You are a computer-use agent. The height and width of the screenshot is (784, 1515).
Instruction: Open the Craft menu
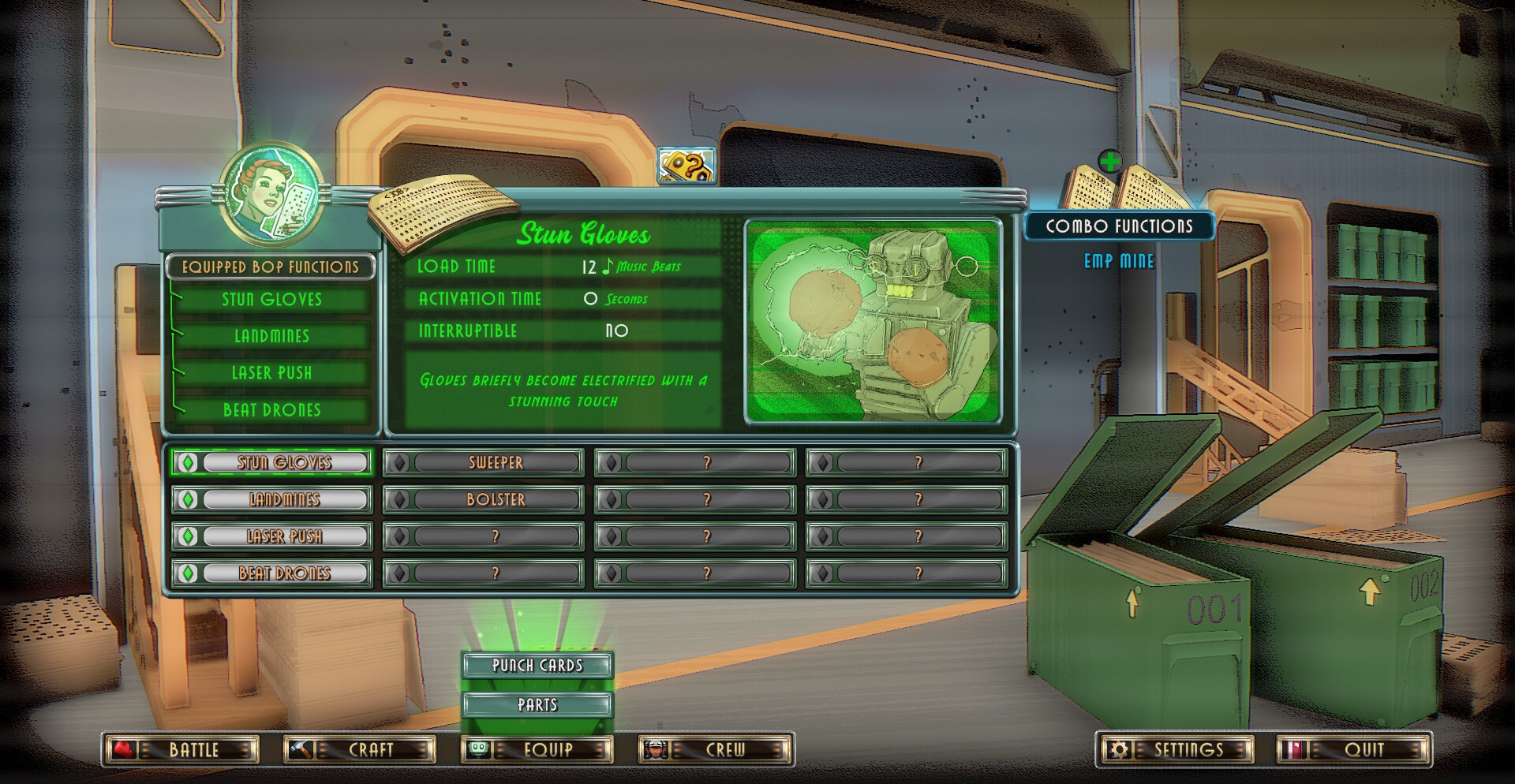tap(360, 749)
